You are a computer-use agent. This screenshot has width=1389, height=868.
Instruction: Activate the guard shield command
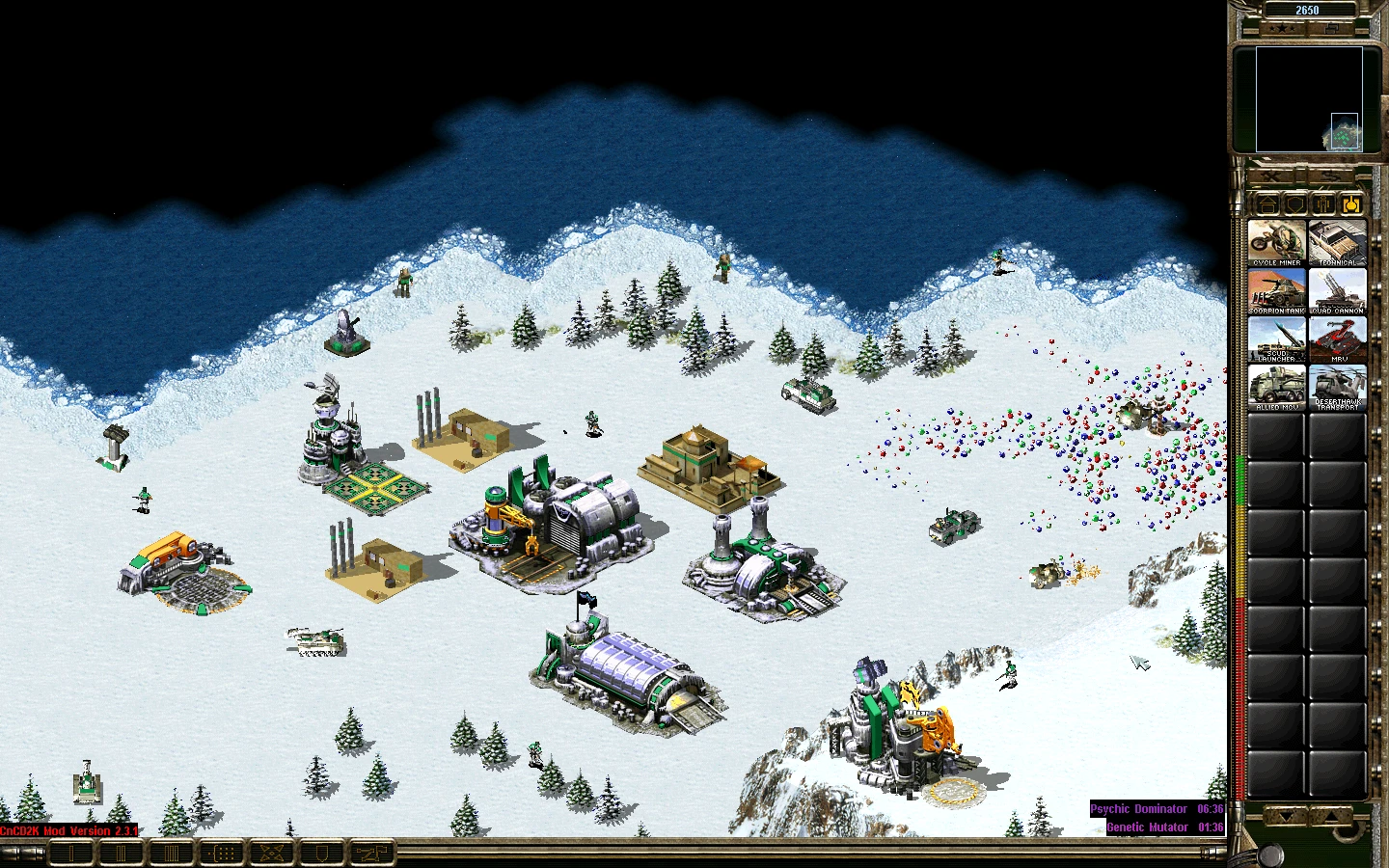323,853
